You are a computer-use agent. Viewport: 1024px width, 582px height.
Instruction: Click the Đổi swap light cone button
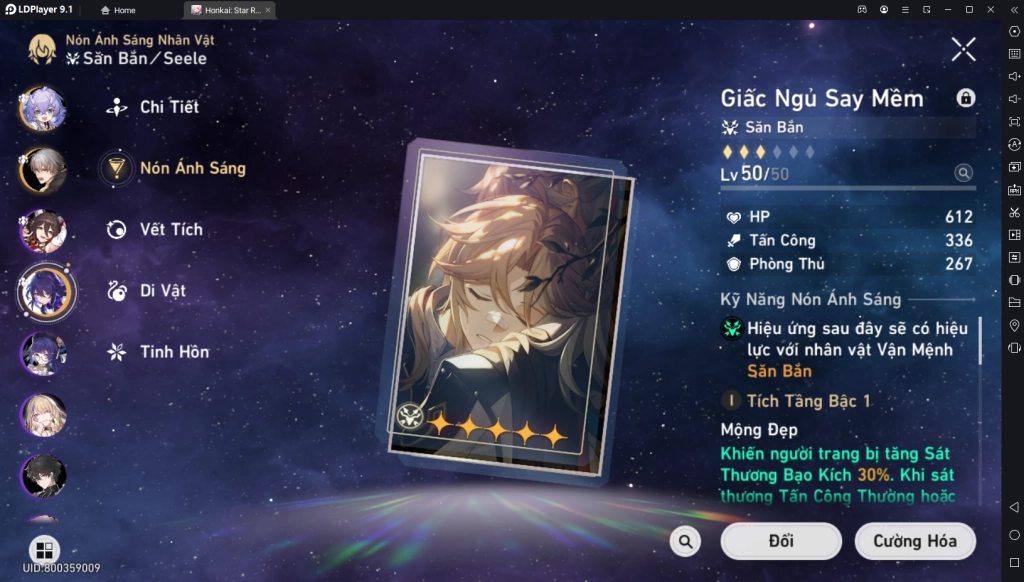(781, 541)
